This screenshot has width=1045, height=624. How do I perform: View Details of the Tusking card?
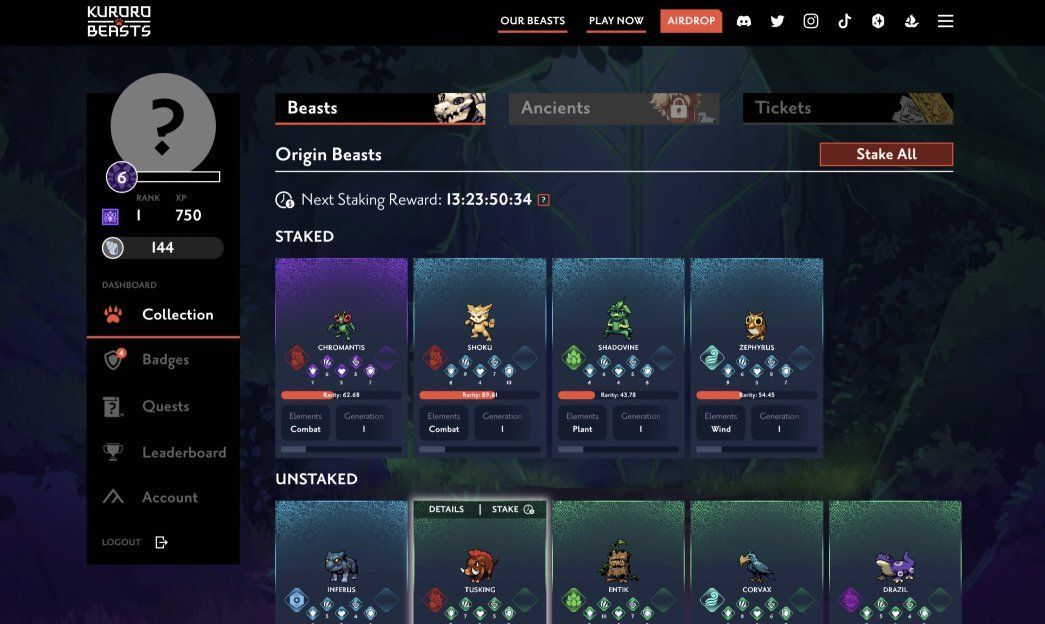(x=446, y=509)
